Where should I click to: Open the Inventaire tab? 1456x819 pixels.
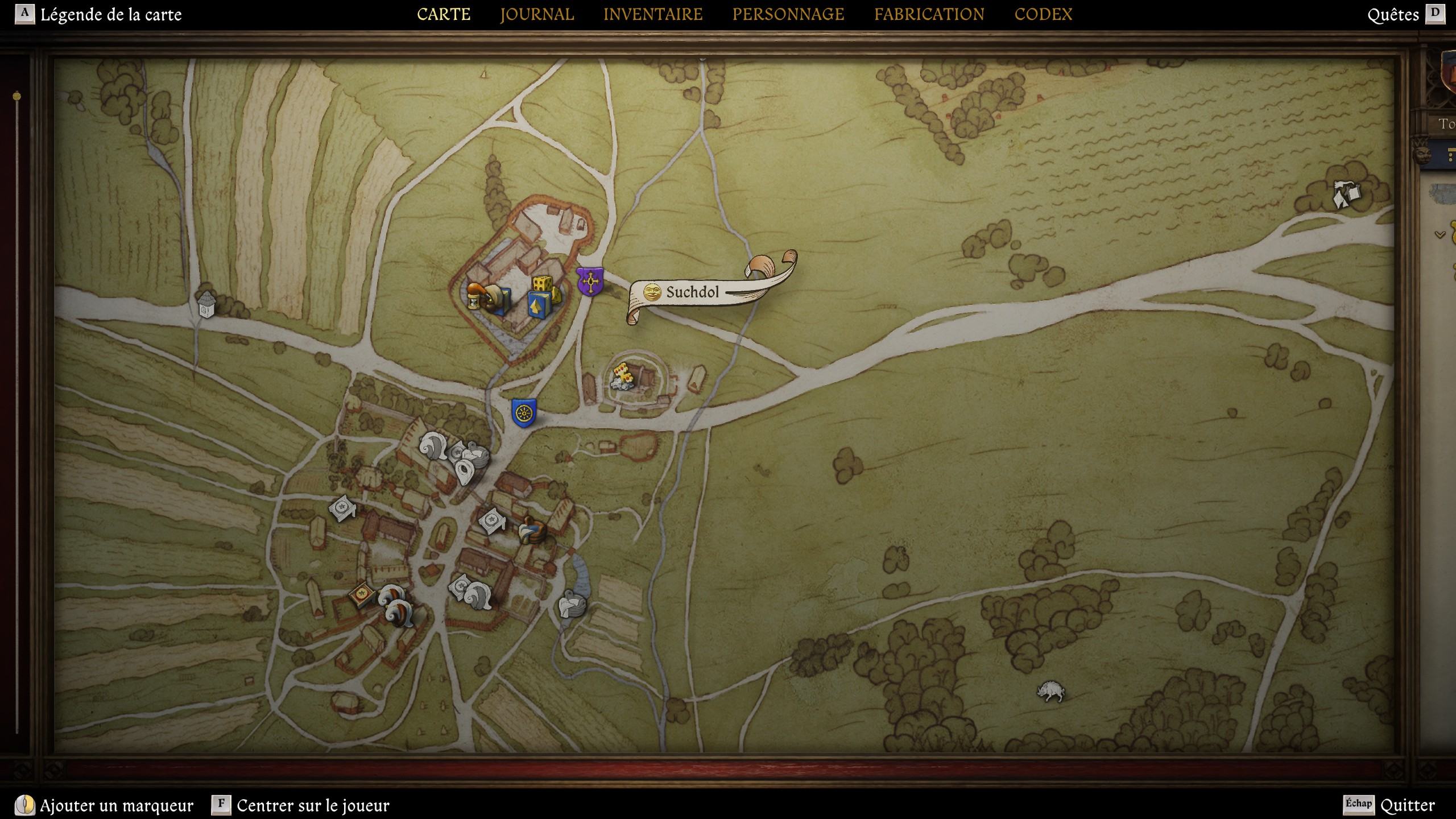point(653,14)
